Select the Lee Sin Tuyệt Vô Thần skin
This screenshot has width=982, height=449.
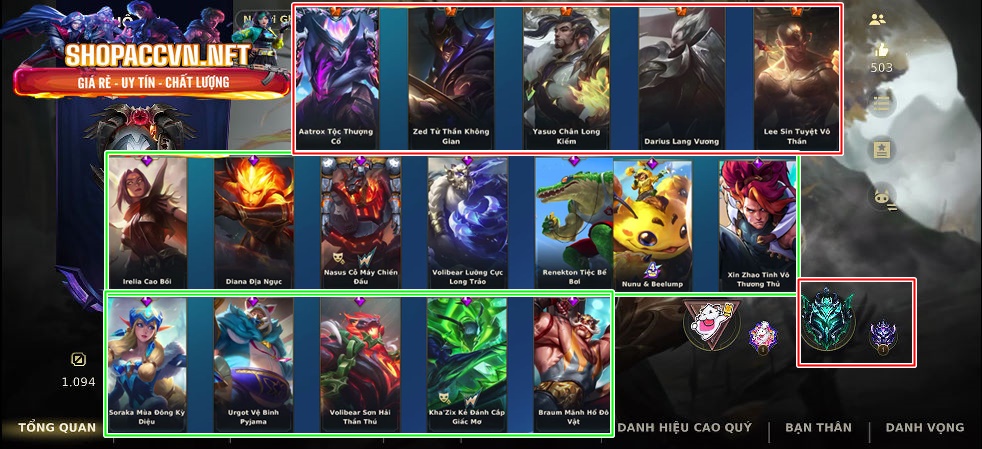point(796,80)
